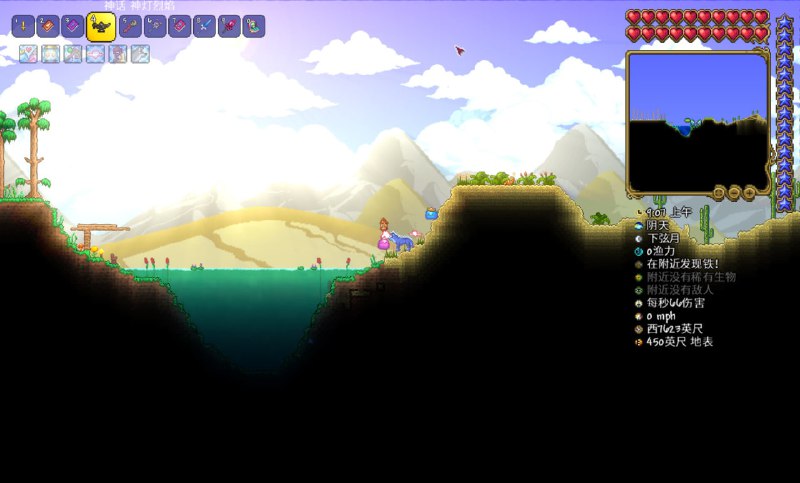The image size is (800, 483).
Task: Zoom in the minimap with the plus button
Action: pyautogui.click(x=748, y=192)
